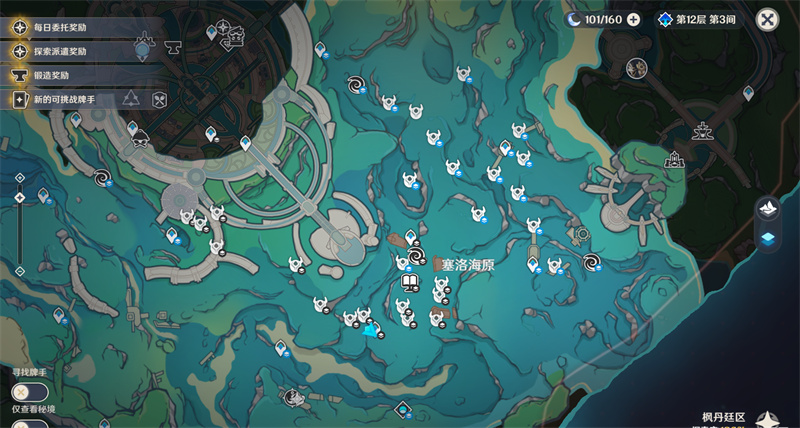This screenshot has width=800, height=428.
Task: Select the alchemy triangle map marker
Action: 131,98
